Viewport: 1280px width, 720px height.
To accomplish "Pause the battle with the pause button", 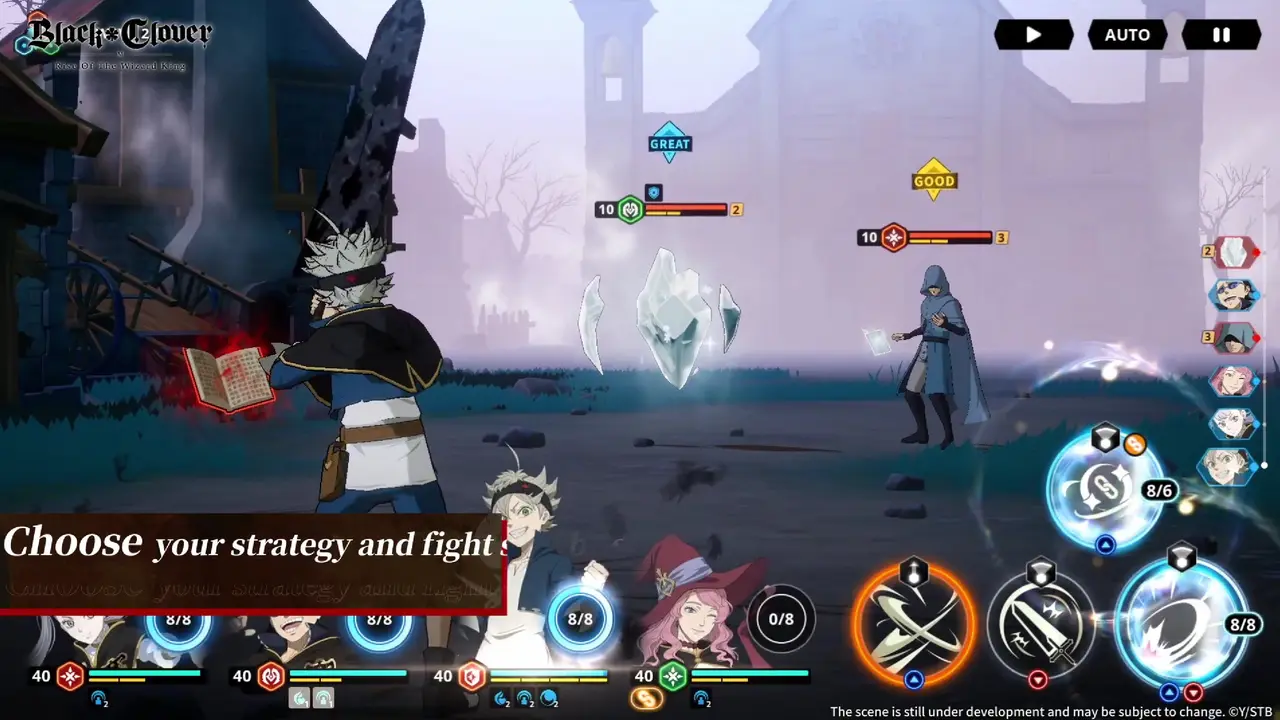I will [x=1221, y=35].
